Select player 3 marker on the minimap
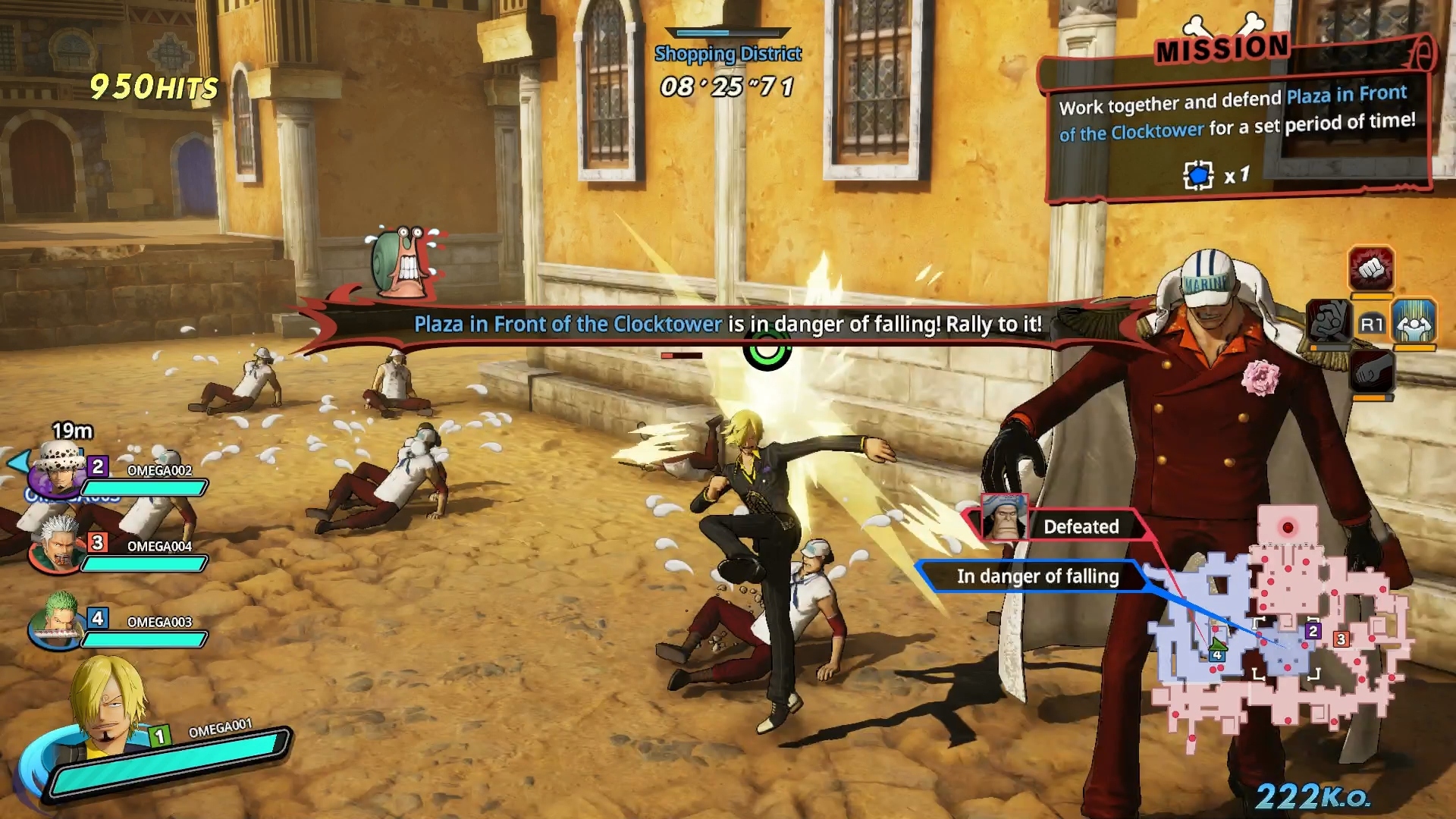This screenshot has height=819, width=1456. coord(1341,639)
